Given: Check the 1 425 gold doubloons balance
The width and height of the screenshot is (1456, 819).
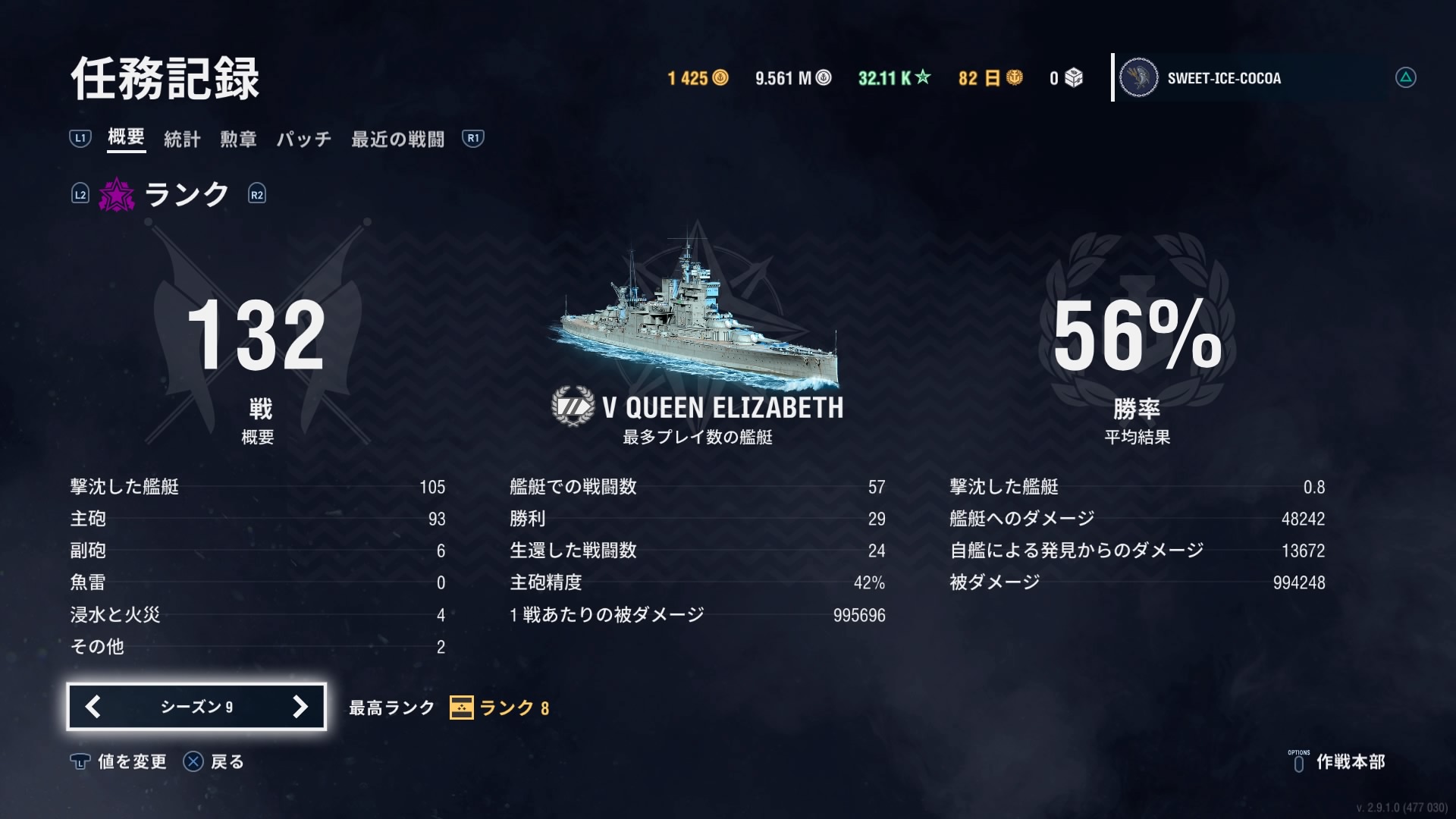Looking at the screenshot, I should tap(698, 78).
